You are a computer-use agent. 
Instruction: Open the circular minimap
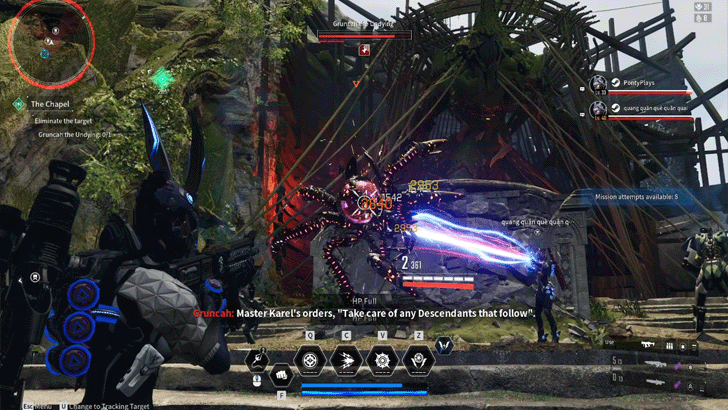(x=51, y=40)
